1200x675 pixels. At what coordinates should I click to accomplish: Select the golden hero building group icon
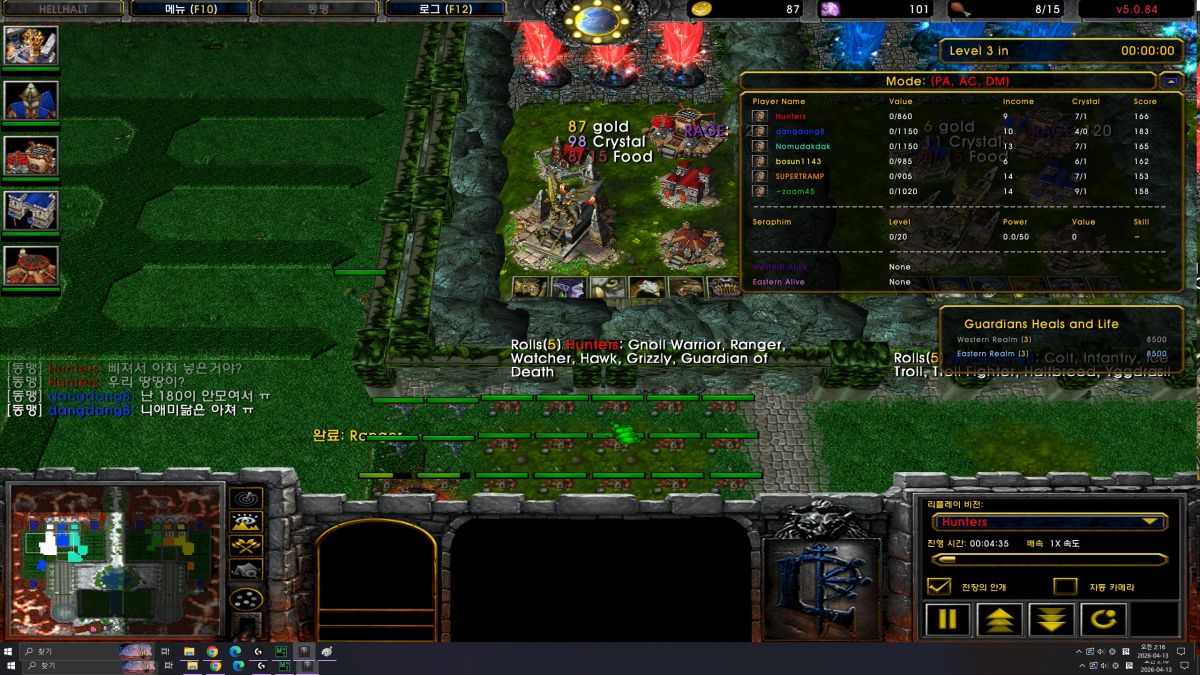[31, 45]
